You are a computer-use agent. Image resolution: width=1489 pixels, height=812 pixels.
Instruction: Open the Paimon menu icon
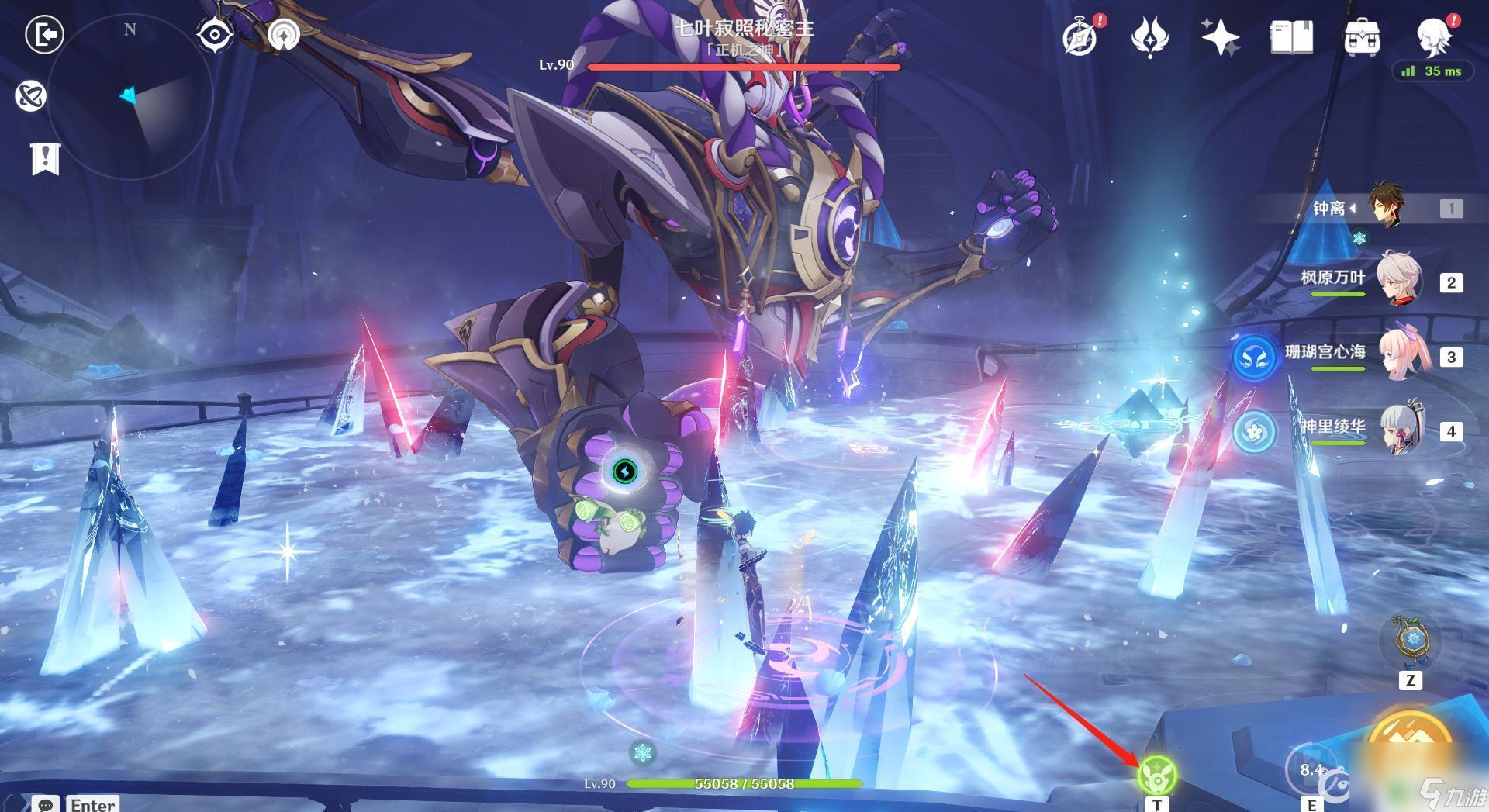(1433, 35)
